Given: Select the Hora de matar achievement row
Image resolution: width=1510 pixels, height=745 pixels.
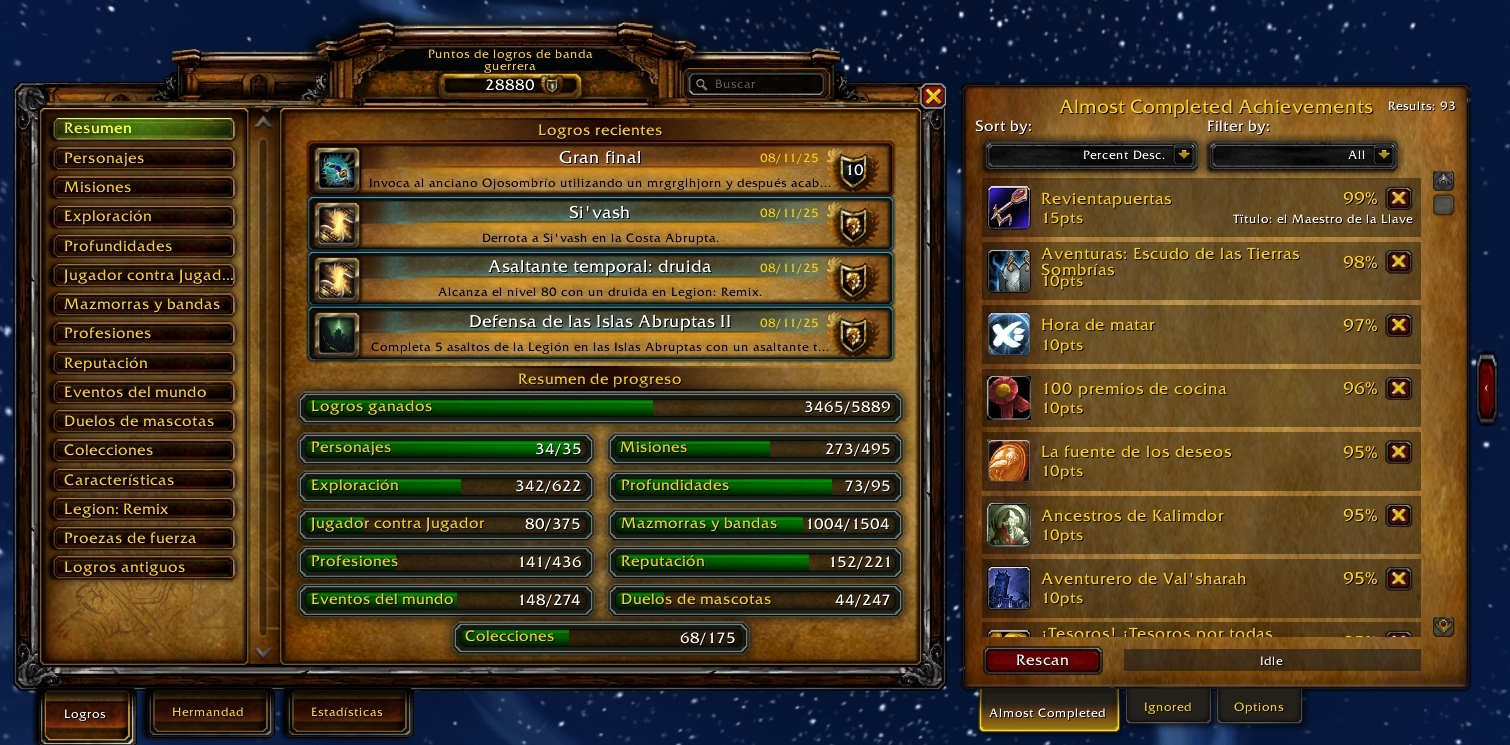Looking at the screenshot, I should [x=1180, y=335].
